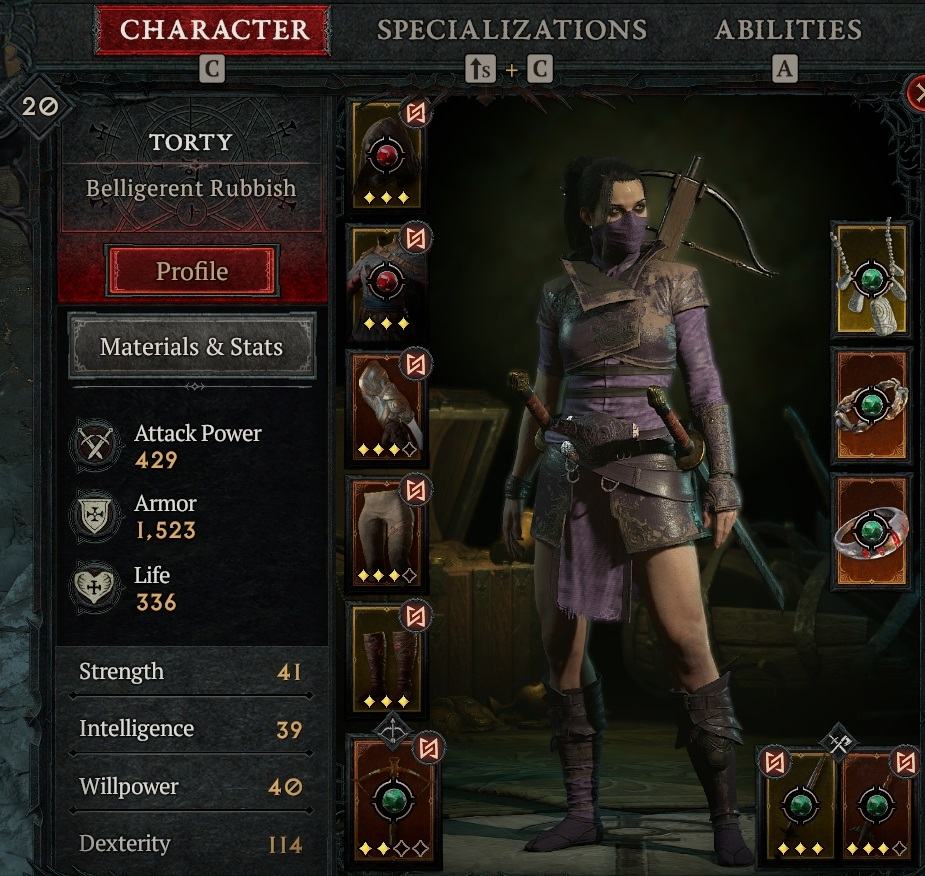Select the amulet necklace slot
Viewport: 925px width, 876px height.
pos(871,279)
